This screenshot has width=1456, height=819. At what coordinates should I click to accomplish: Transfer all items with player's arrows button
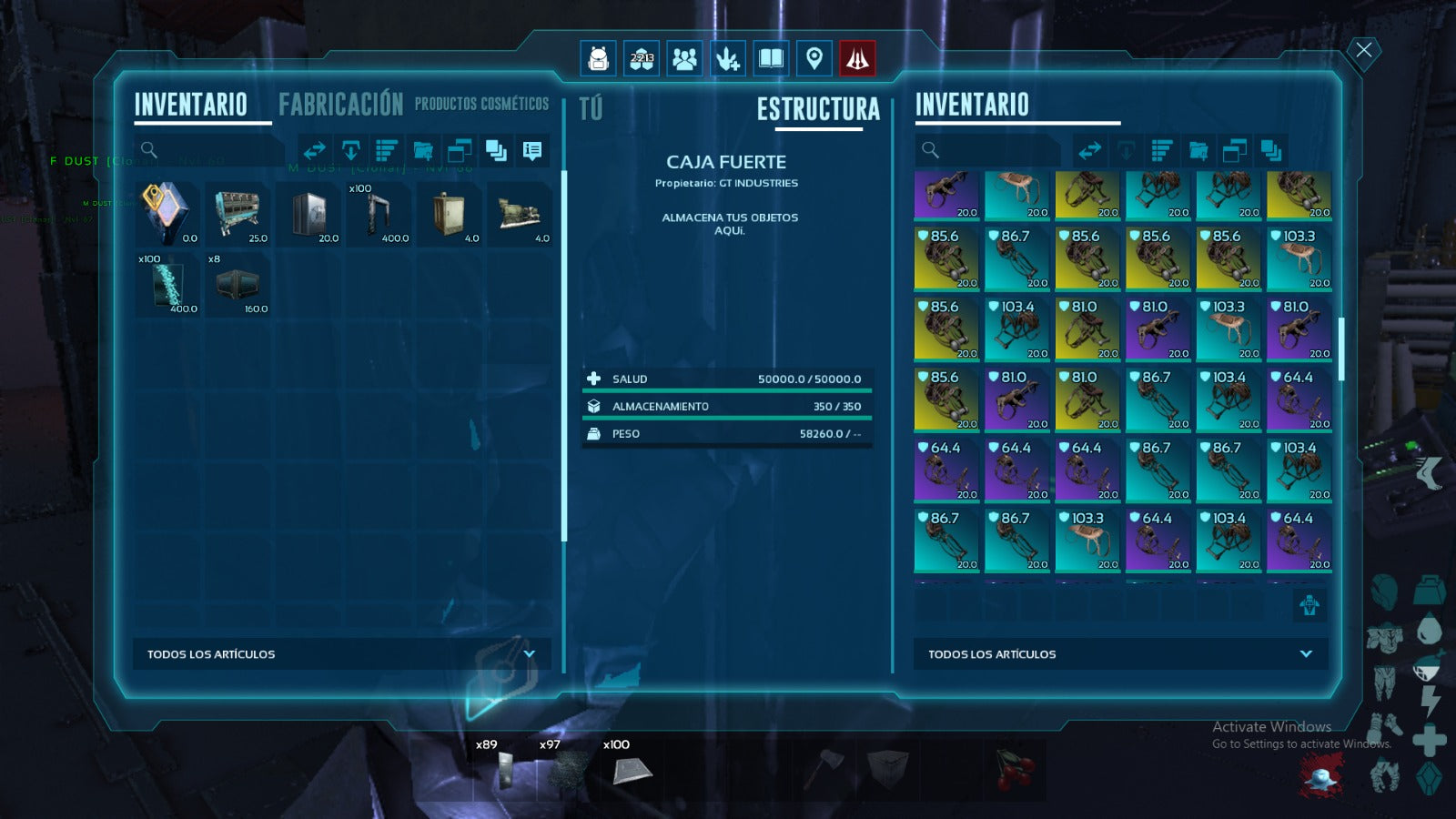(315, 150)
